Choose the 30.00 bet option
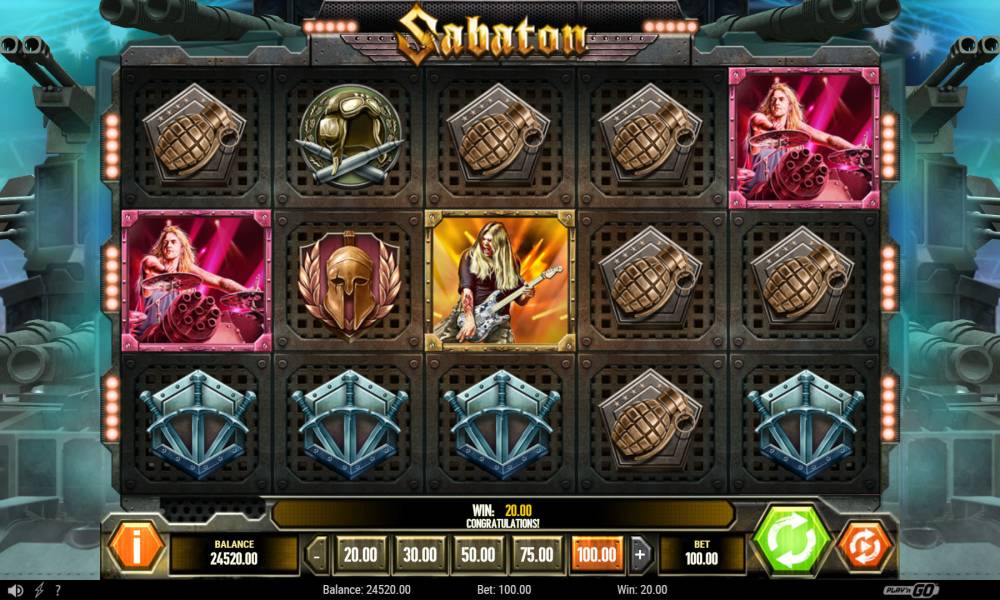This screenshot has height=600, width=1000. click(x=419, y=553)
